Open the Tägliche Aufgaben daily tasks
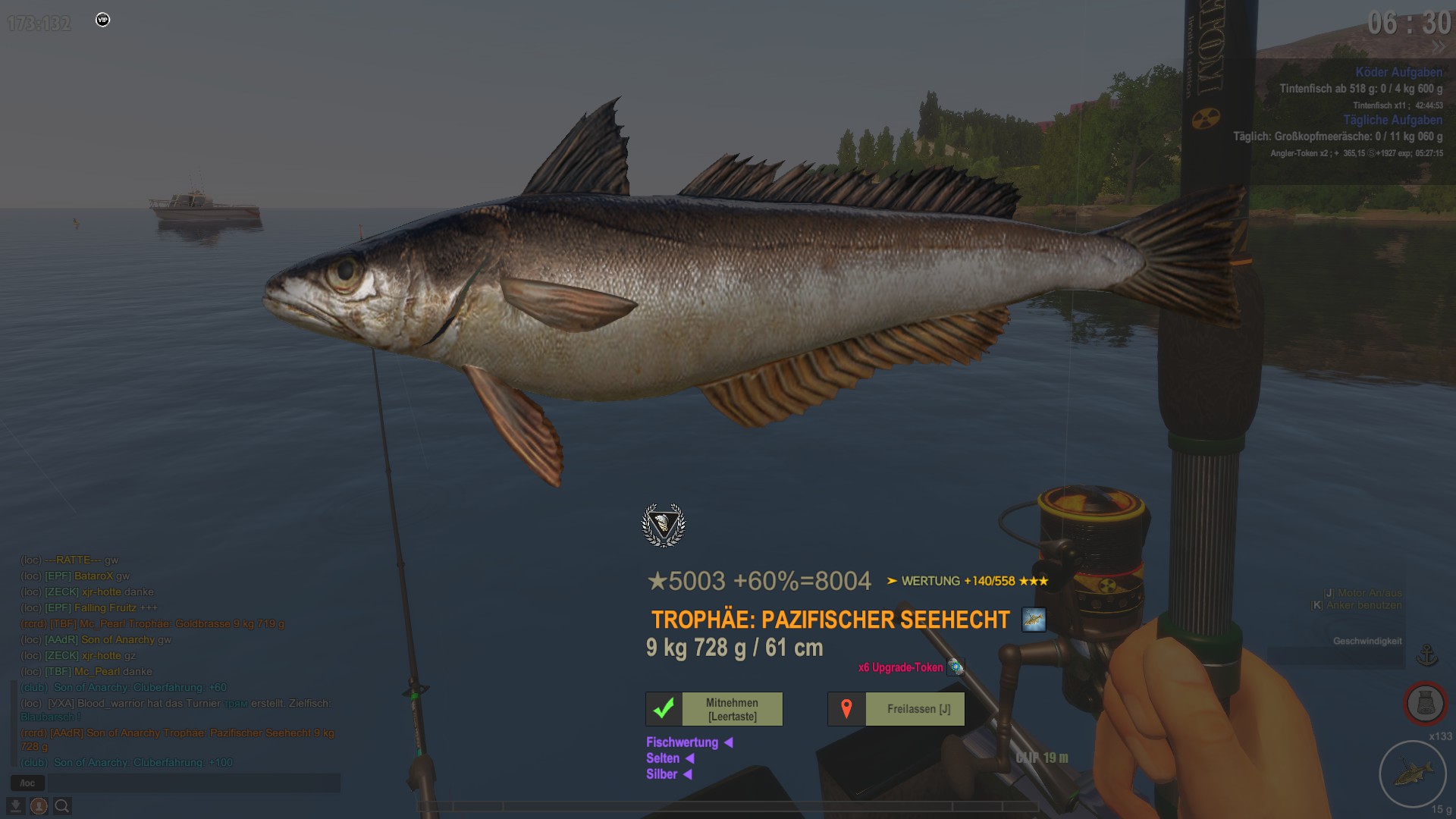This screenshot has height=819, width=1456. click(1392, 120)
